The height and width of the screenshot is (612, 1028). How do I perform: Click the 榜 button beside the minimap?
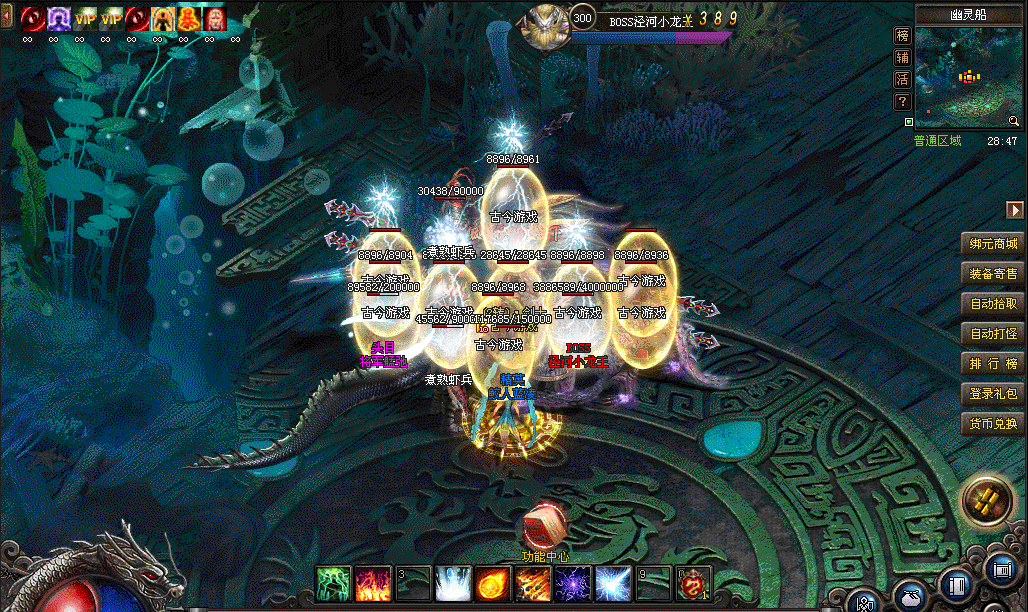coord(902,36)
